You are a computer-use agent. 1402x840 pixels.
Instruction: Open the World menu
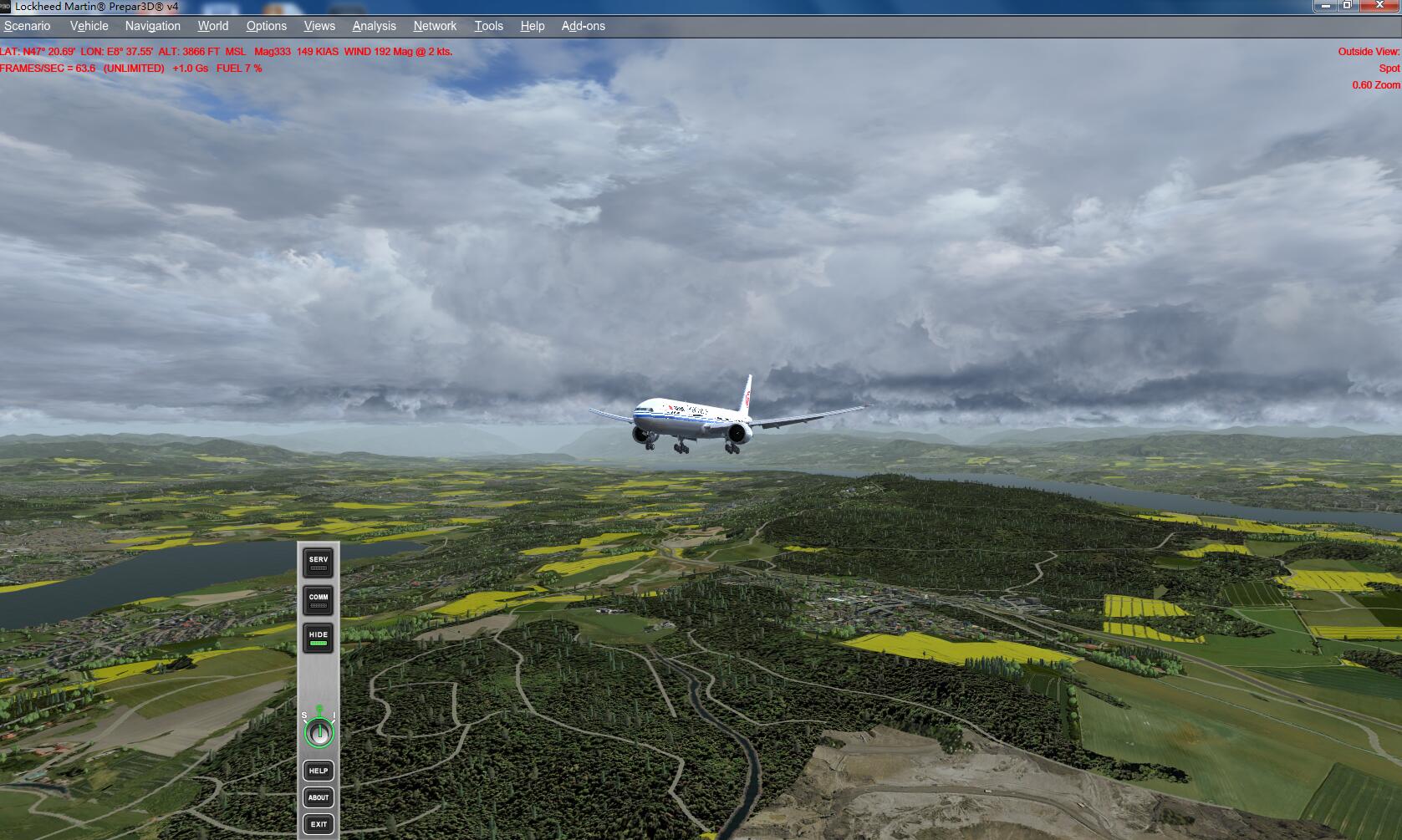pyautogui.click(x=212, y=26)
